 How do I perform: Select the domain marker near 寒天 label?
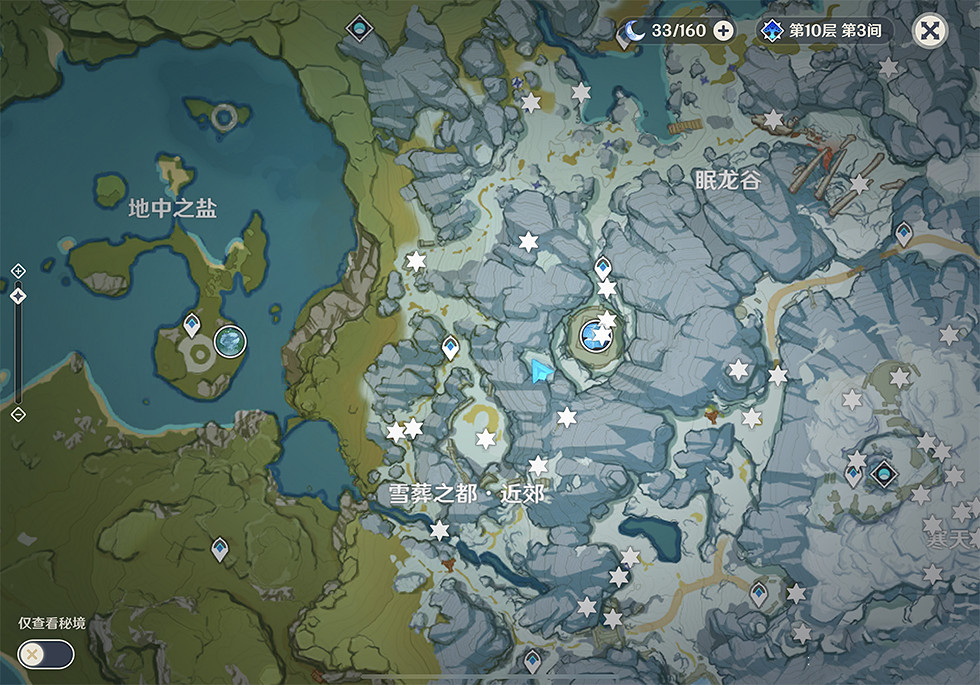point(883,472)
